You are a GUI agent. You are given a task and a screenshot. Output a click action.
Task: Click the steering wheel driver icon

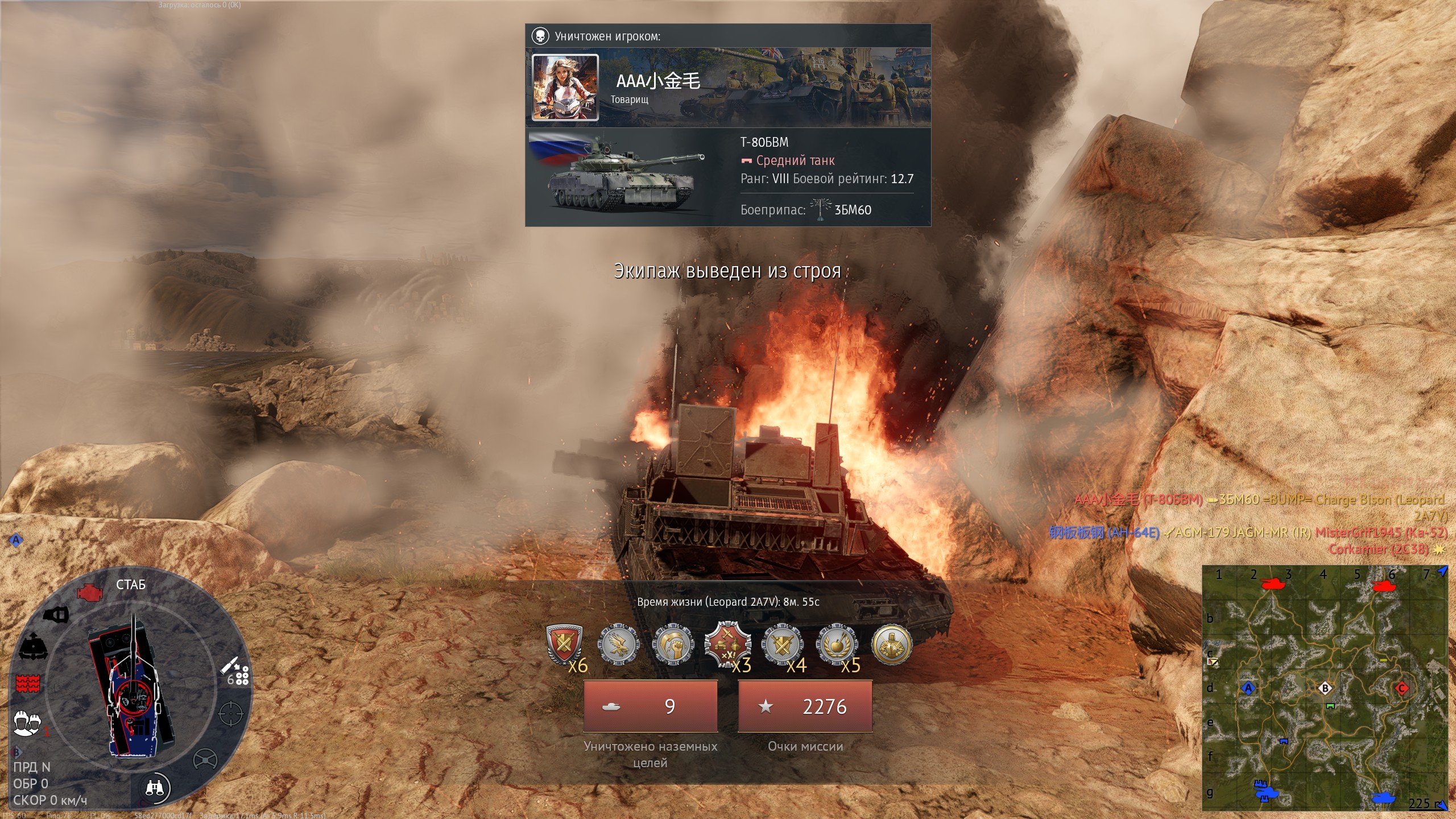point(205,759)
